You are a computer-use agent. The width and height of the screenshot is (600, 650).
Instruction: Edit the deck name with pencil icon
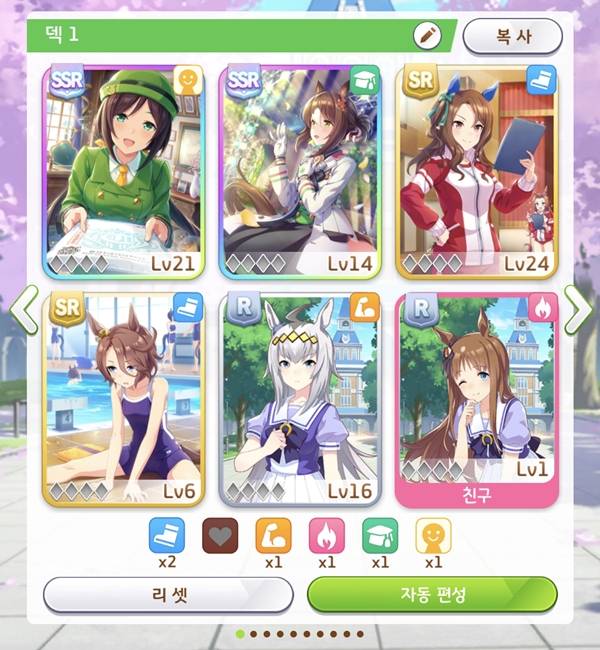click(x=428, y=35)
